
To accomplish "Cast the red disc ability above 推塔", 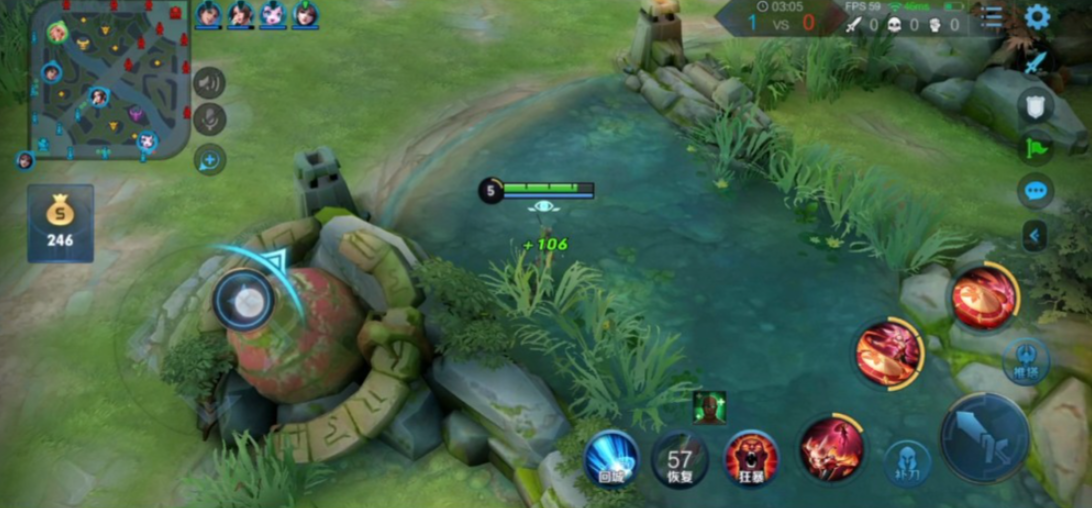I will [984, 296].
